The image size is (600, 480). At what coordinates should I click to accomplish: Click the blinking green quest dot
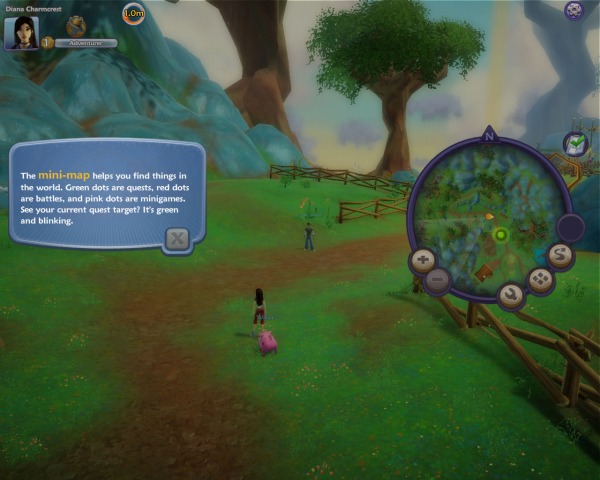coord(500,235)
